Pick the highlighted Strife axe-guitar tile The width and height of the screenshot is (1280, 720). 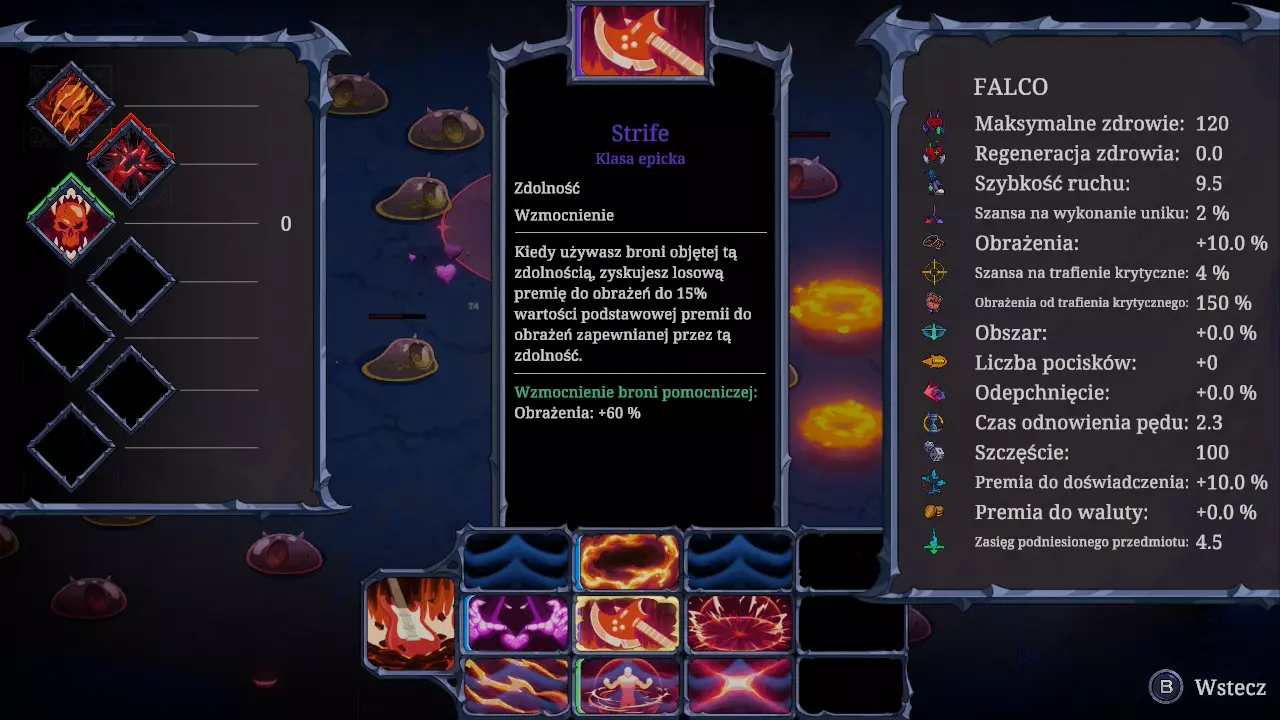[x=628, y=622]
